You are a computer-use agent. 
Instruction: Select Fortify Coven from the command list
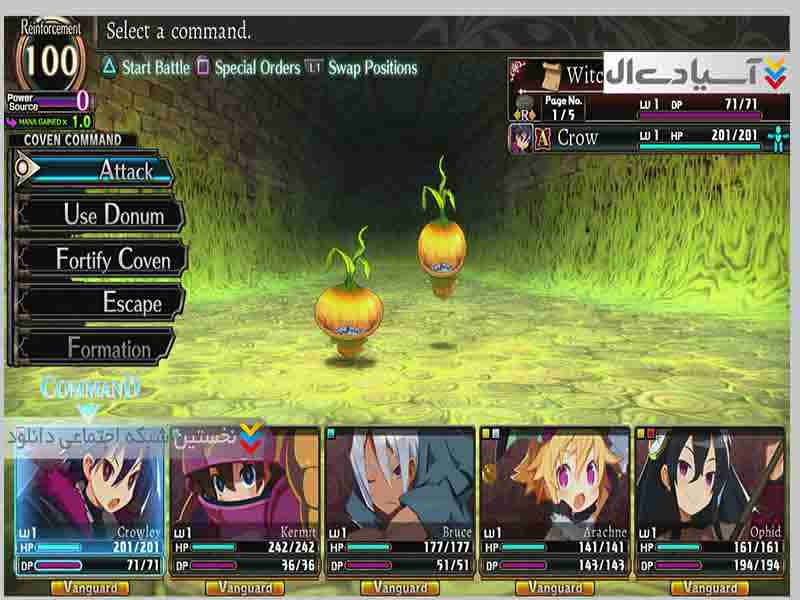click(101, 259)
